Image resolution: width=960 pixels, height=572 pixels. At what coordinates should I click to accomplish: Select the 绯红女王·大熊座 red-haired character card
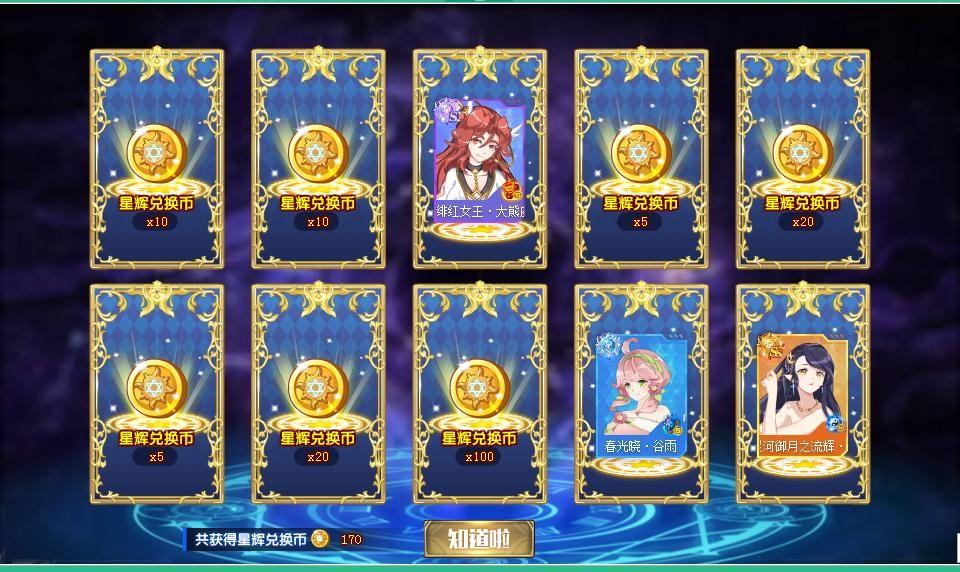click(480, 160)
